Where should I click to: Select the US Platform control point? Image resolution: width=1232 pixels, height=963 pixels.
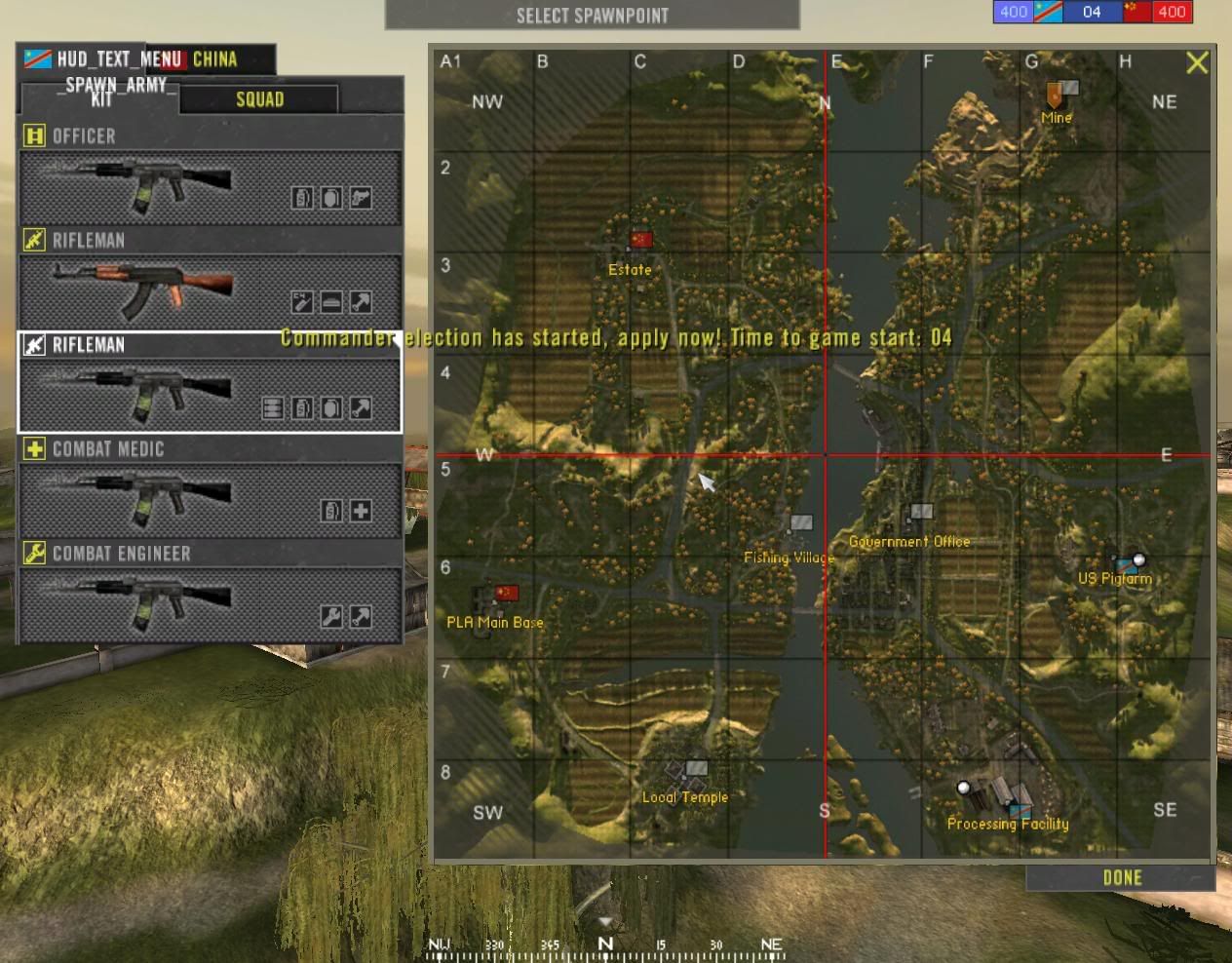1129,563
